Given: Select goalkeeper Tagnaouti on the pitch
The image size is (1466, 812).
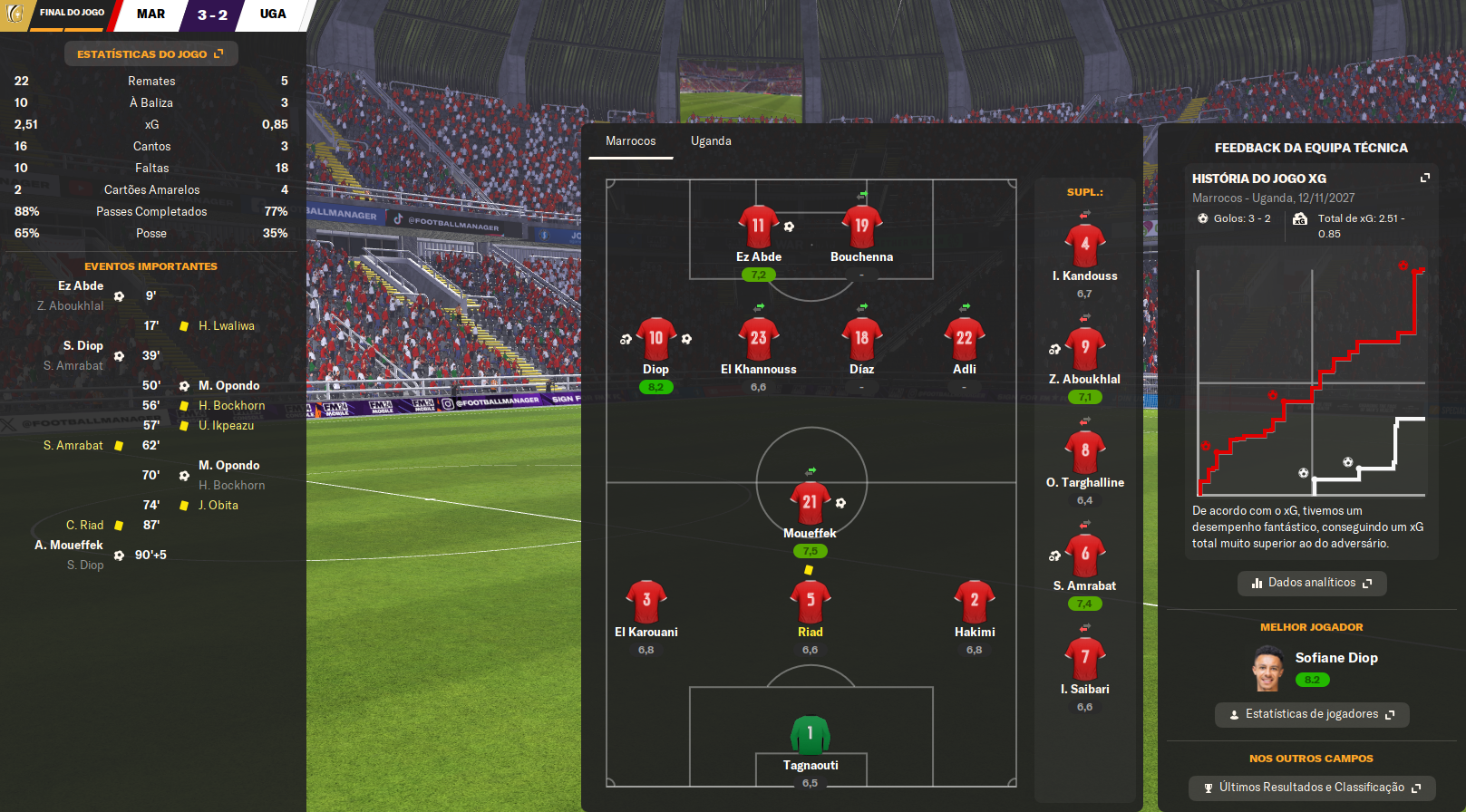Looking at the screenshot, I should (810, 736).
